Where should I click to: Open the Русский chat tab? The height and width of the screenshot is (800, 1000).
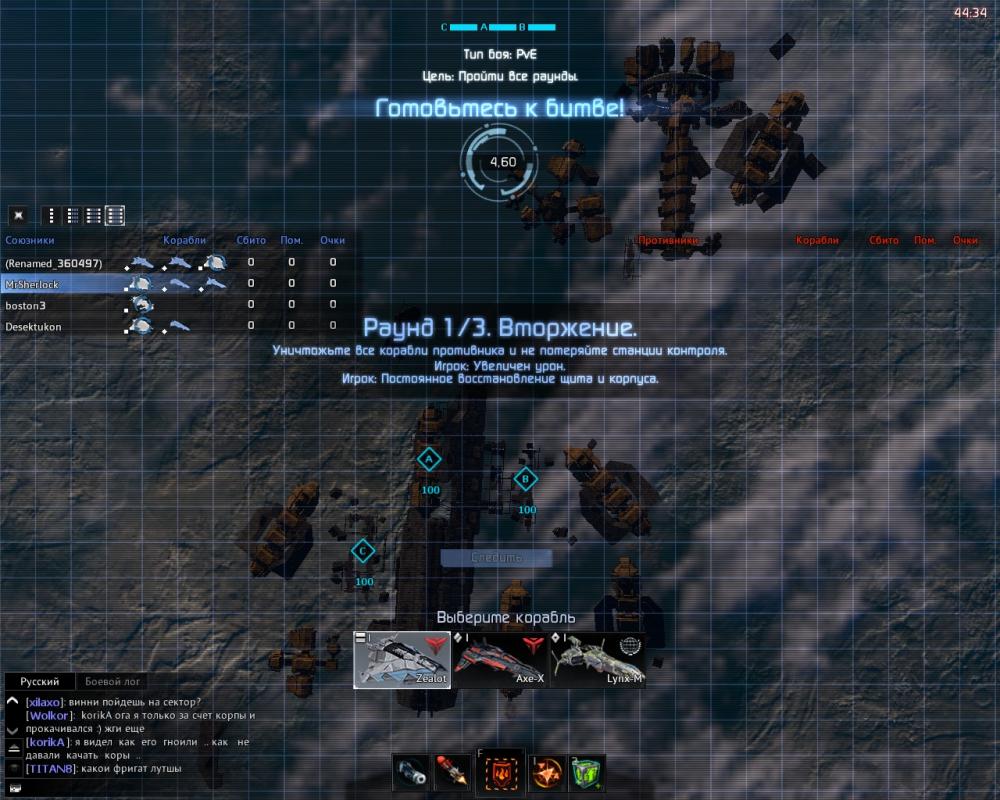pos(40,681)
